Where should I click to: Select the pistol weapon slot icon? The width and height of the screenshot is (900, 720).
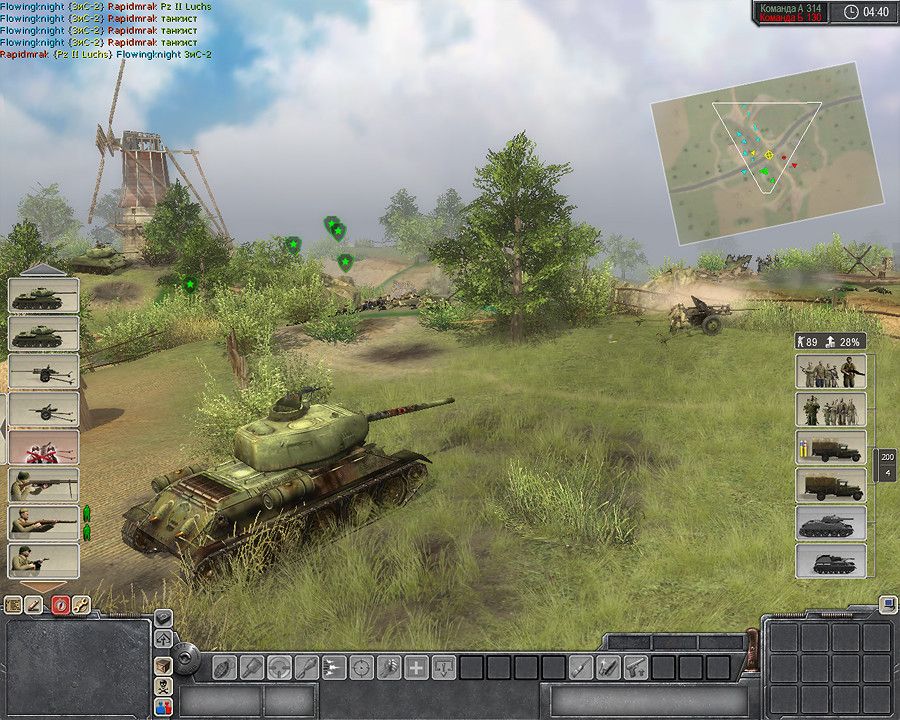(x=635, y=667)
